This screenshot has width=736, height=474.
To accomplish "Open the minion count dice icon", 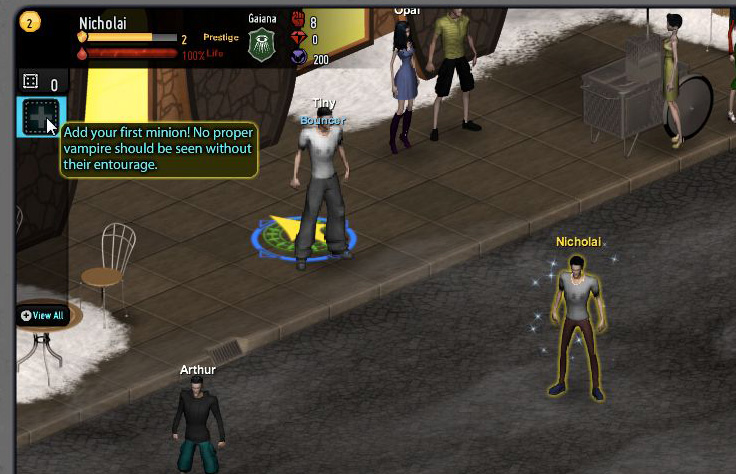I will (30, 82).
